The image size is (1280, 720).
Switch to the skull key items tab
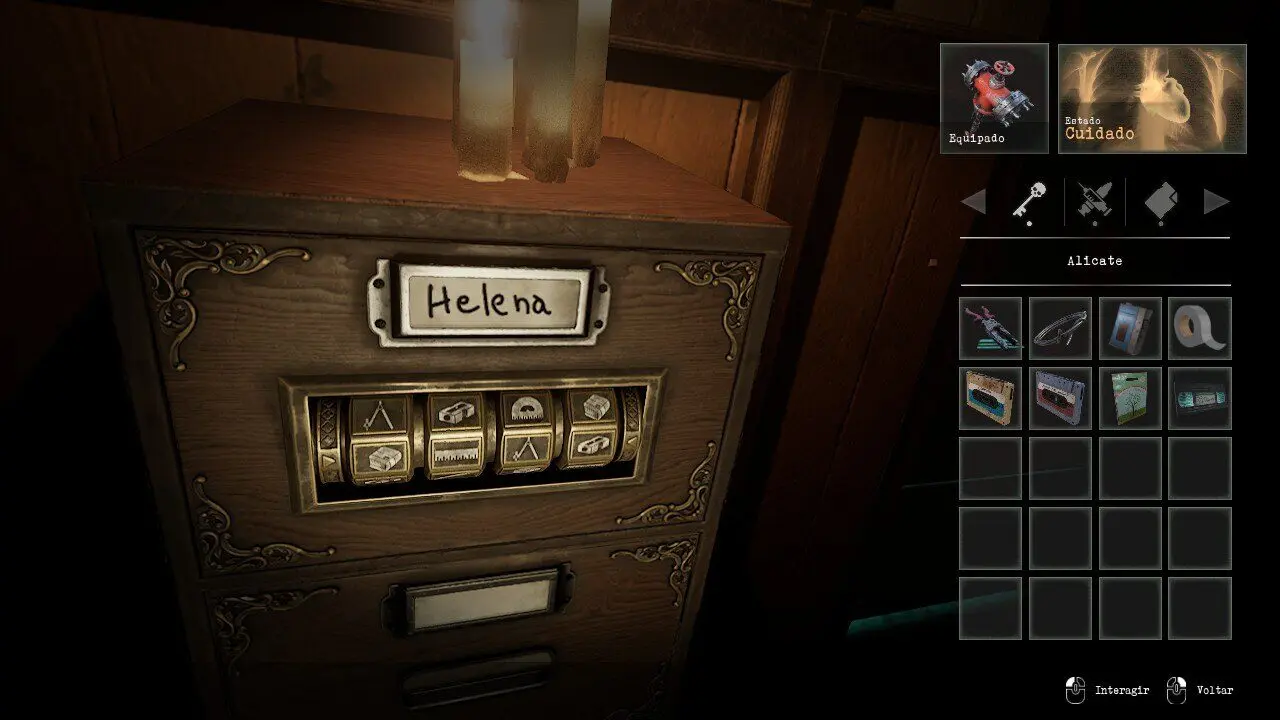(x=1027, y=201)
